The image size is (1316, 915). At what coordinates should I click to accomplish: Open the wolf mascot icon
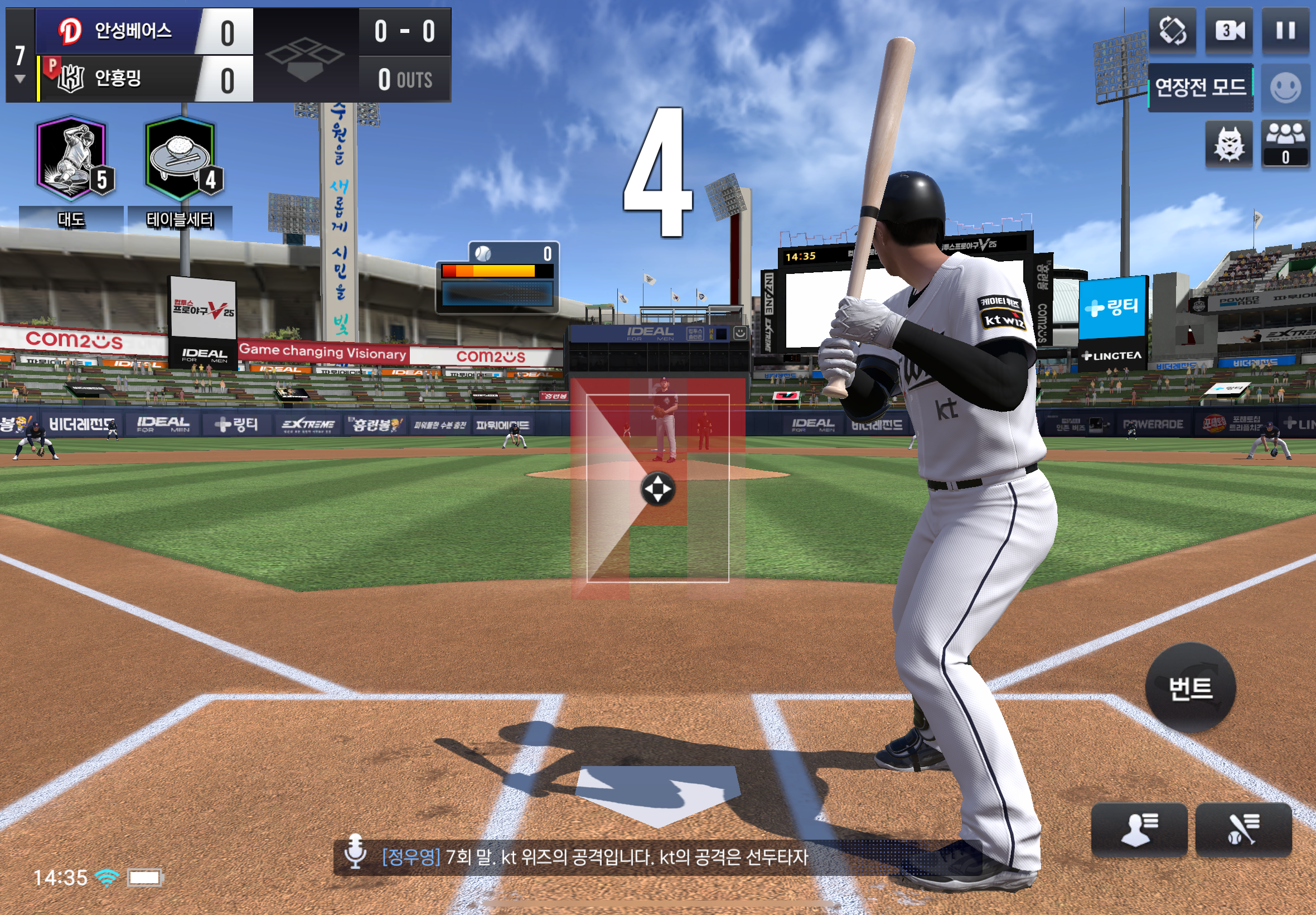point(1228,144)
